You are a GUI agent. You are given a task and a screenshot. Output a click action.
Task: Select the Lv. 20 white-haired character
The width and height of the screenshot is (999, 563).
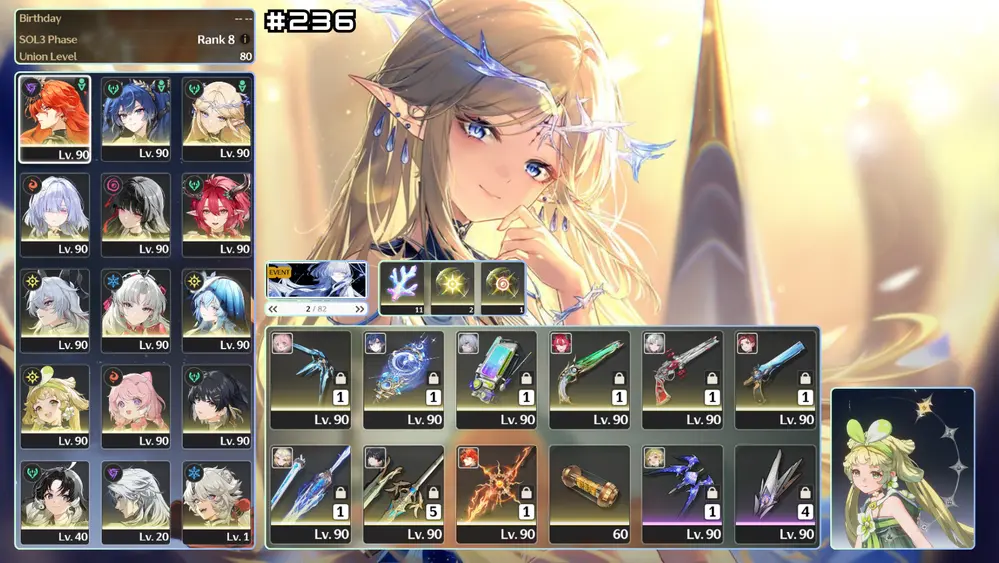point(135,501)
